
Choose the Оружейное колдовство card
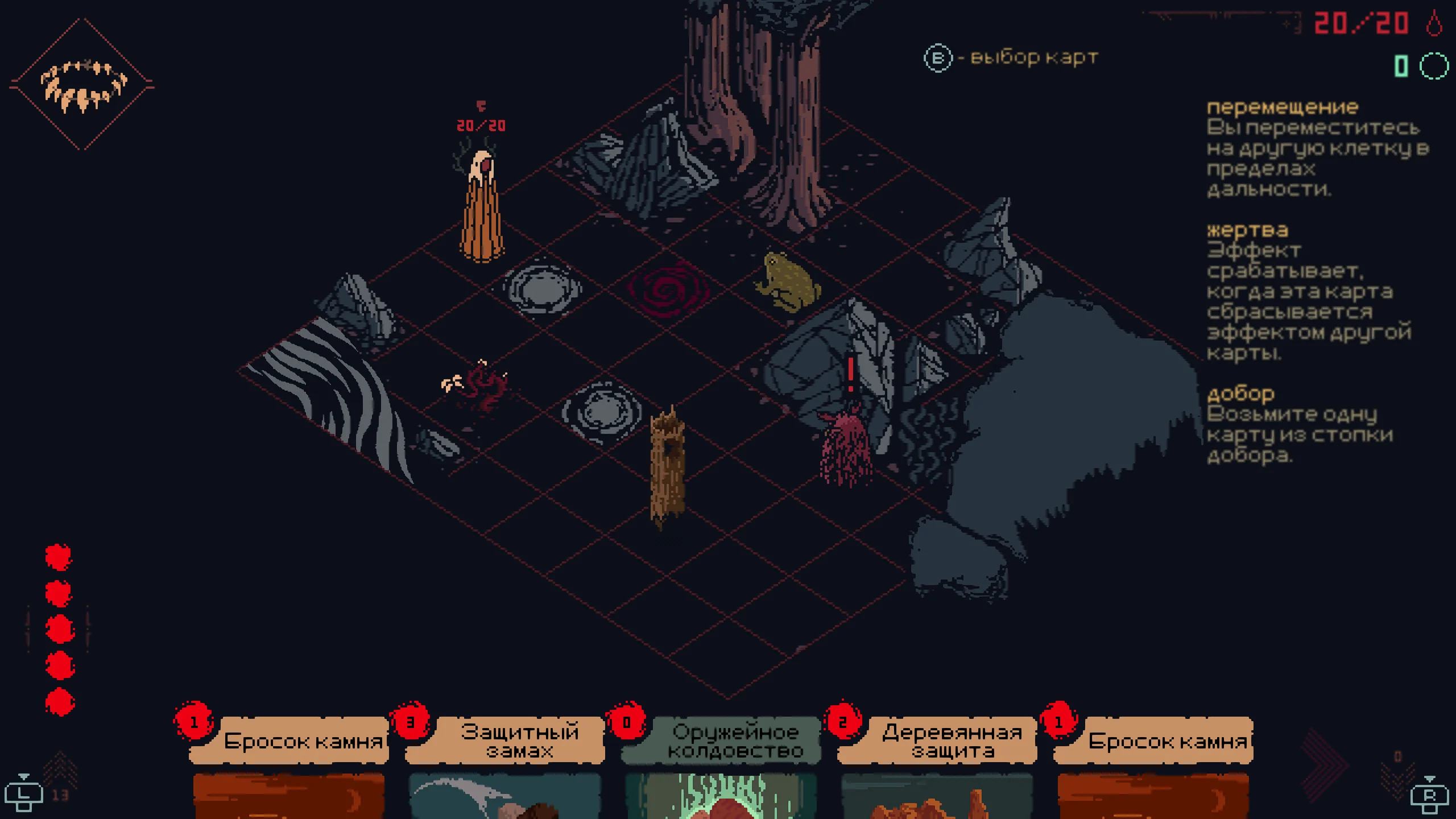(721, 762)
